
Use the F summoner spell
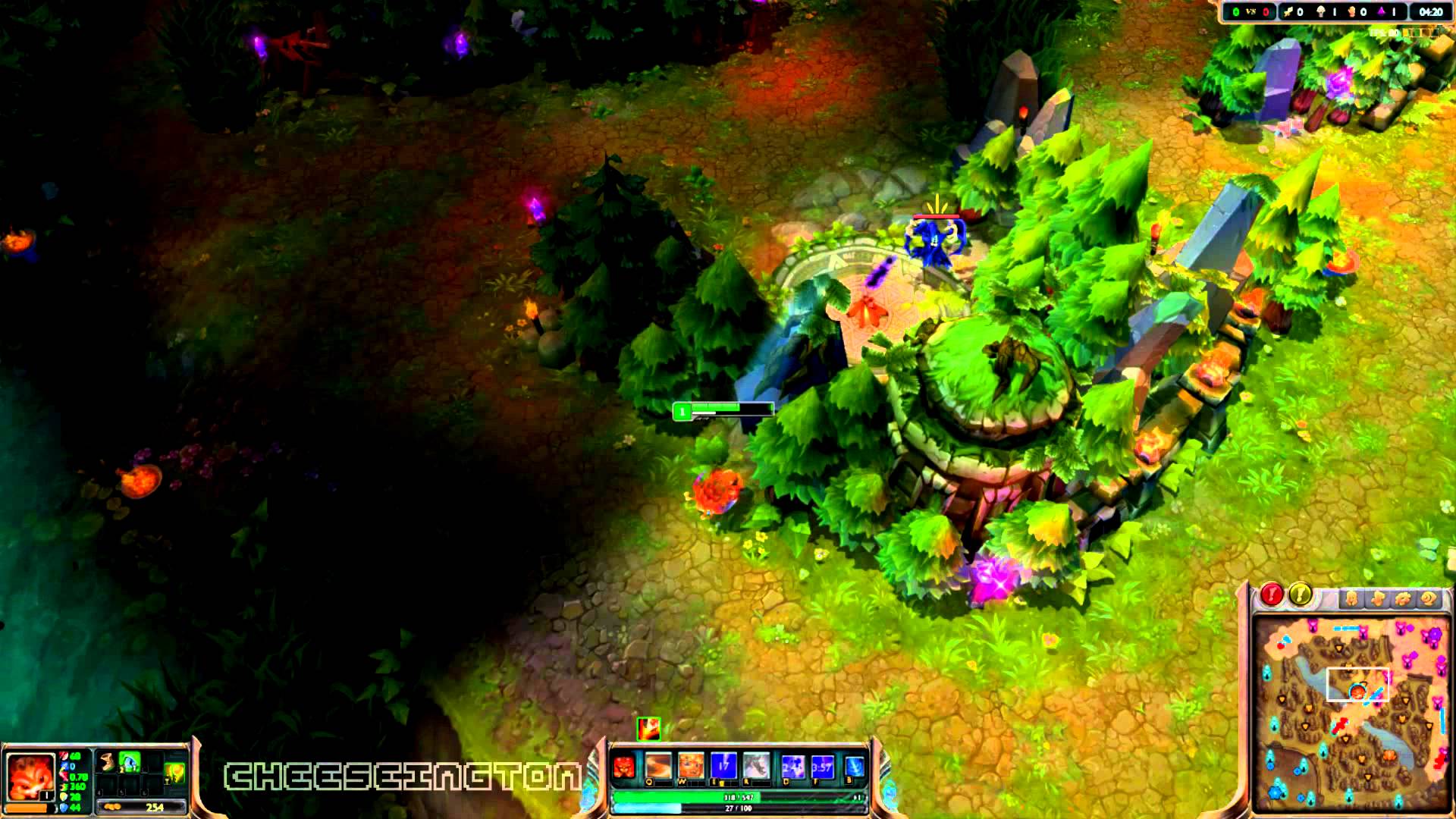pyautogui.click(x=823, y=767)
